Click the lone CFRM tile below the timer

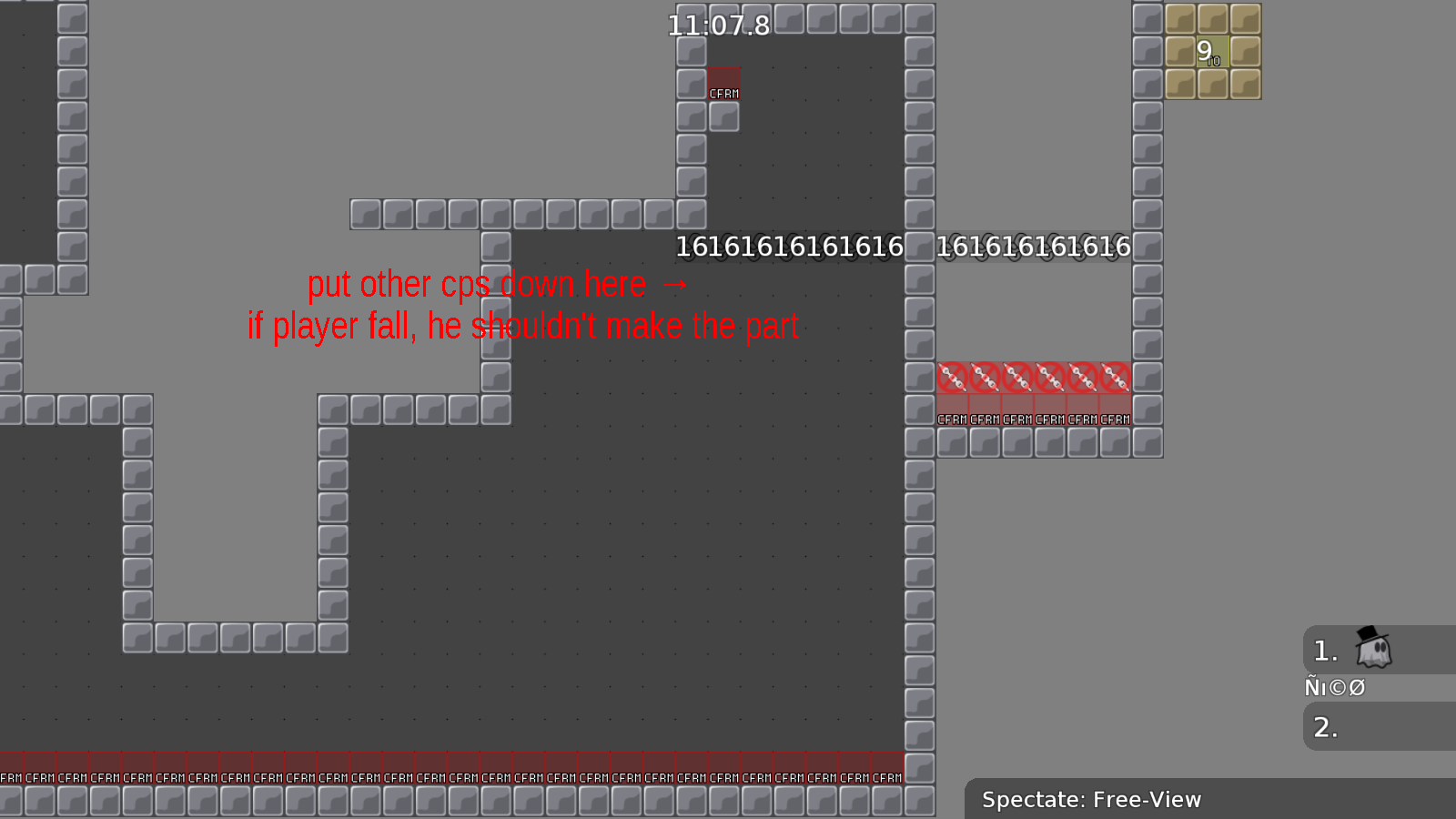[x=723, y=85]
